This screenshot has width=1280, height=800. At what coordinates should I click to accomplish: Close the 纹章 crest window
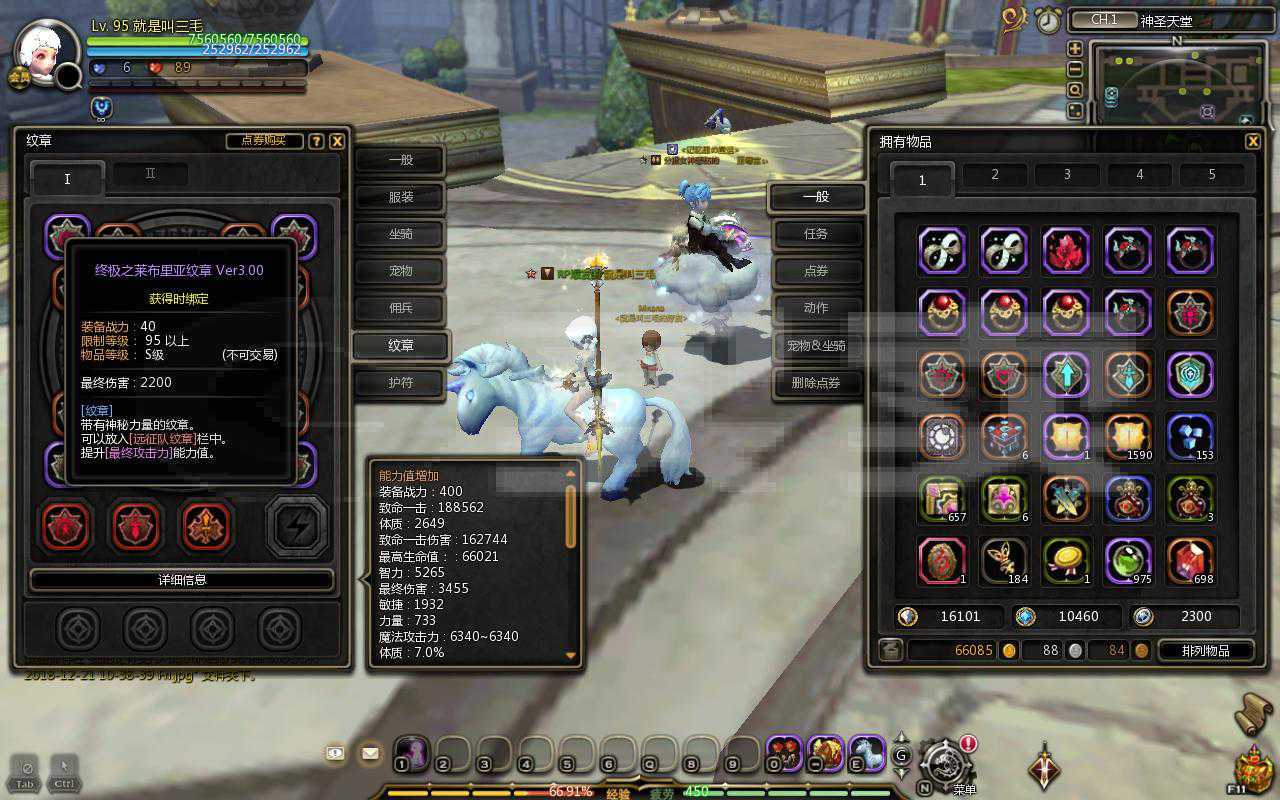click(338, 141)
